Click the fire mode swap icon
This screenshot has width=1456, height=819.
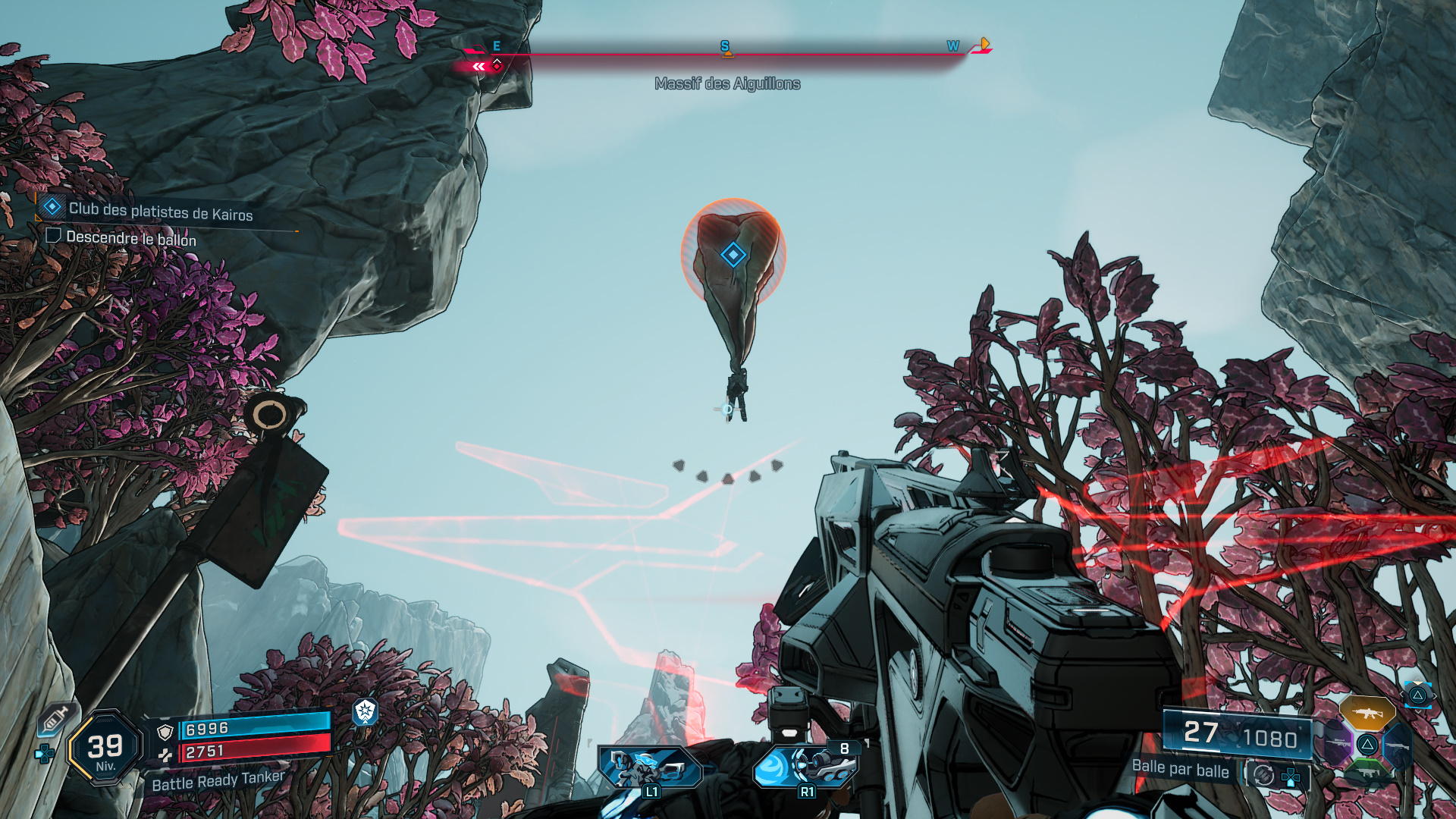click(x=1263, y=775)
